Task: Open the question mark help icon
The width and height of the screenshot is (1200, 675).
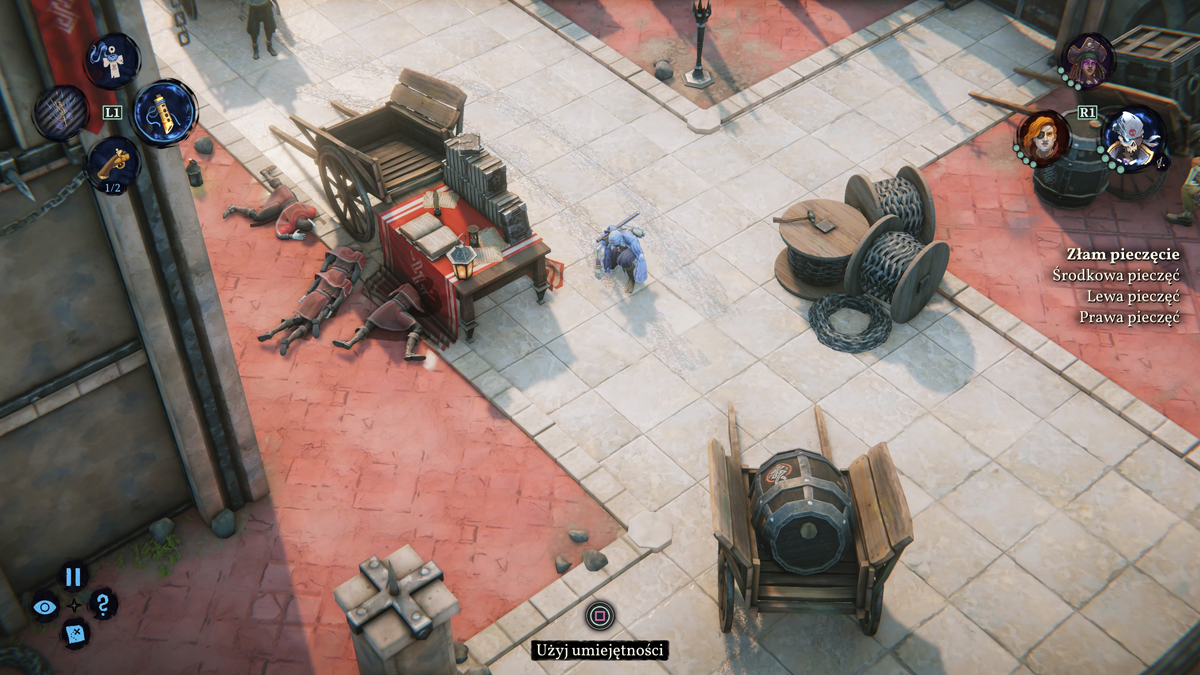Action: point(102,603)
